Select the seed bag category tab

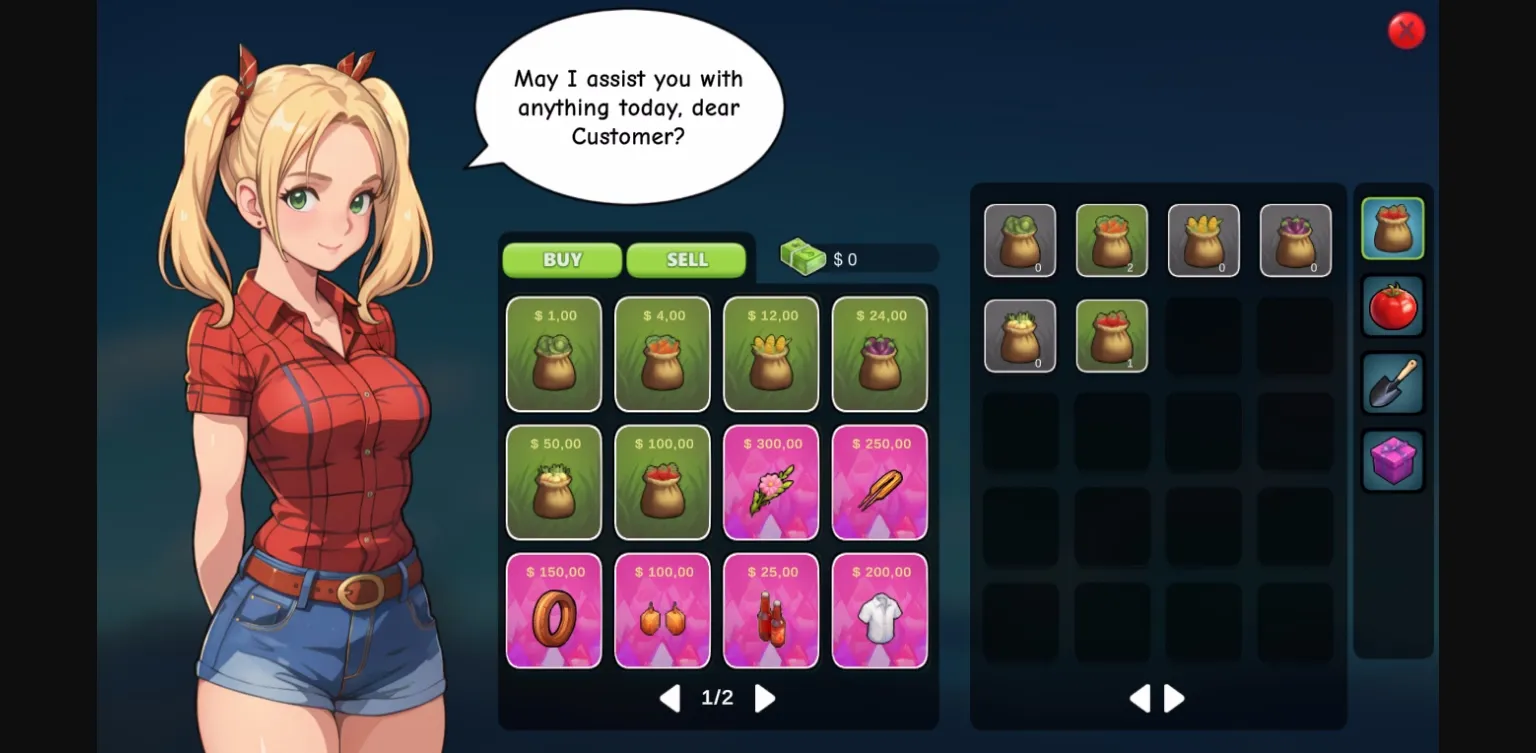pyautogui.click(x=1393, y=227)
